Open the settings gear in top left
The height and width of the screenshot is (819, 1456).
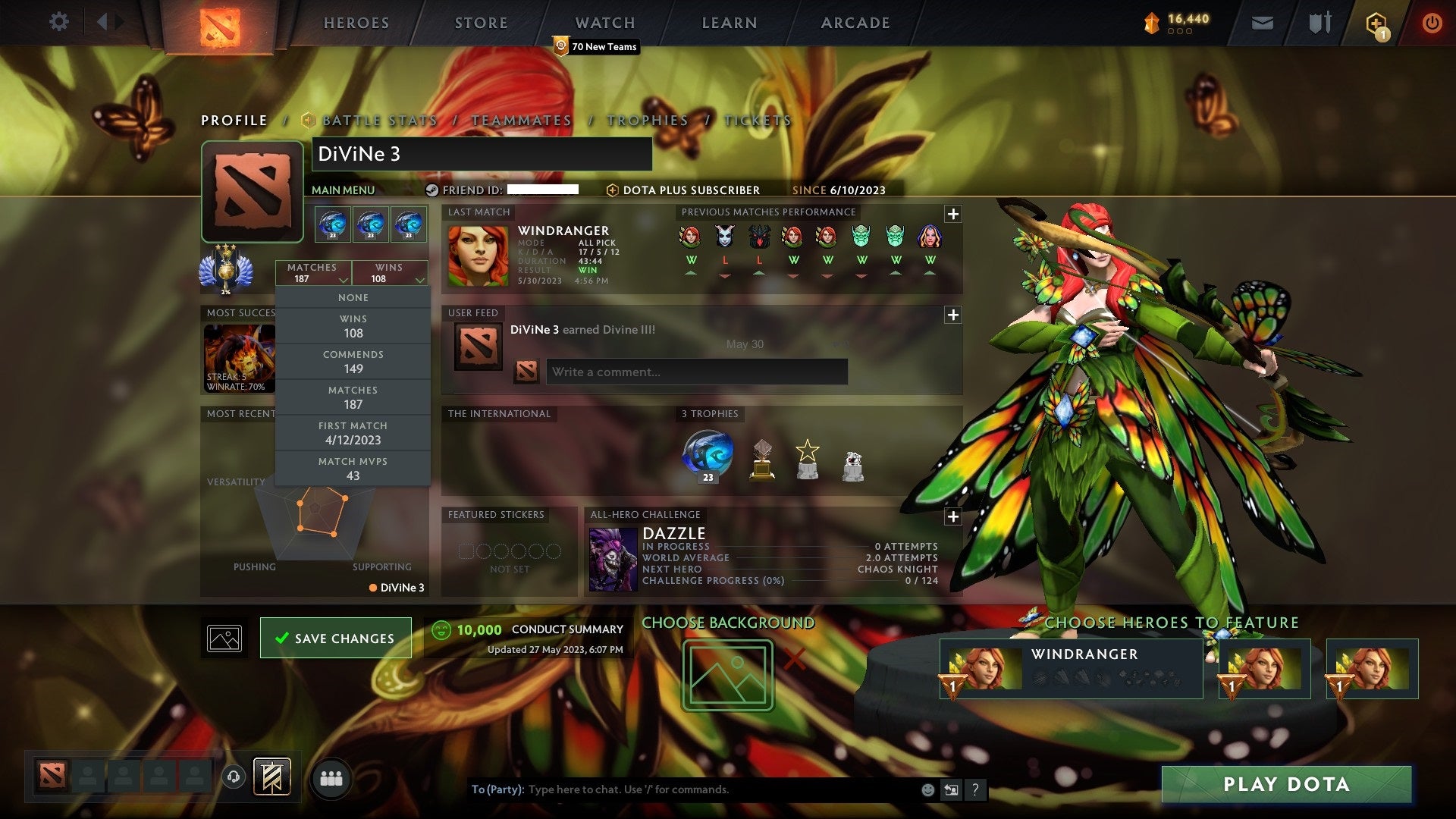point(58,22)
